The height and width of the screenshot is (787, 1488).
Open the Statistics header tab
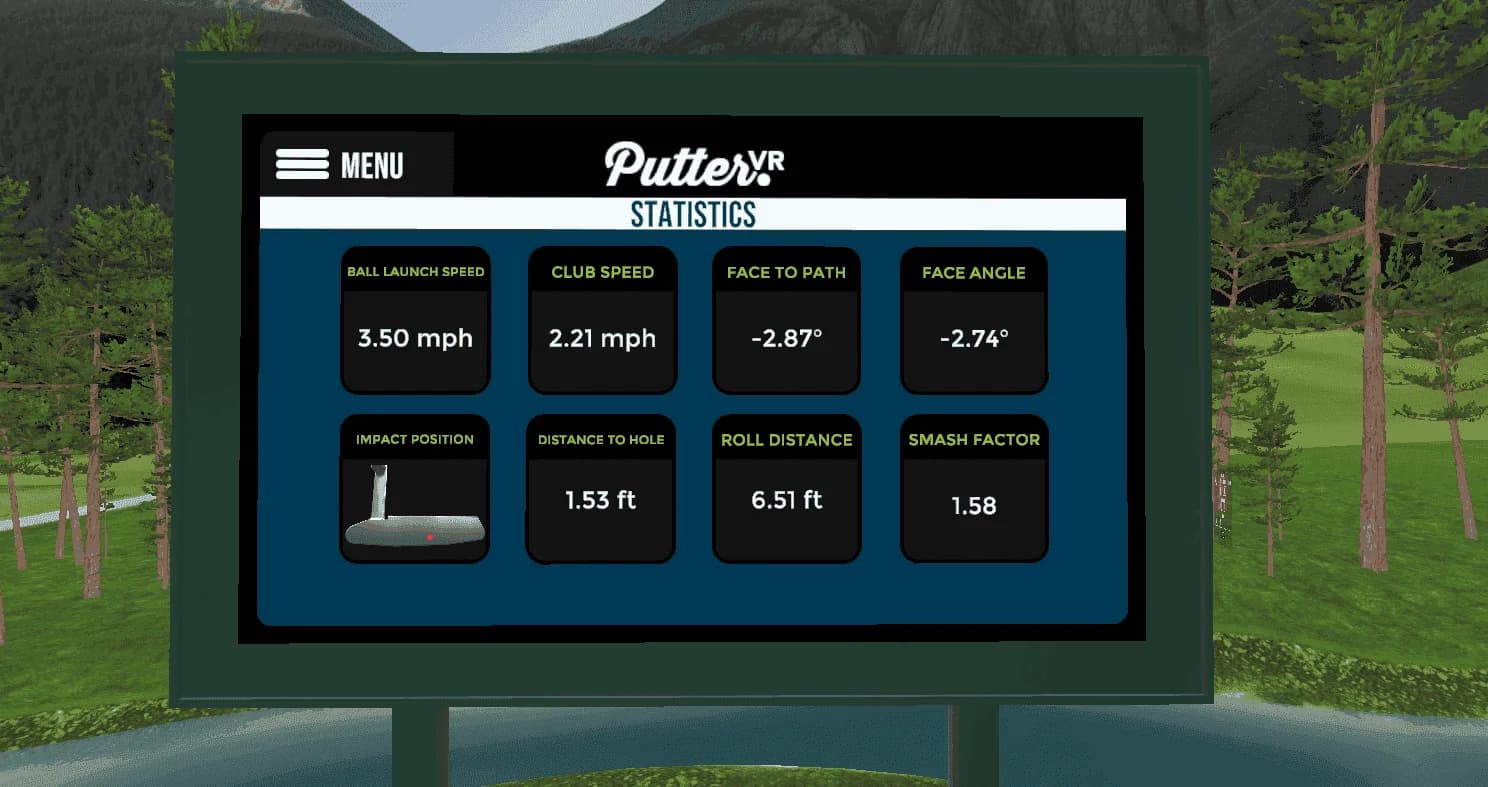tap(693, 213)
